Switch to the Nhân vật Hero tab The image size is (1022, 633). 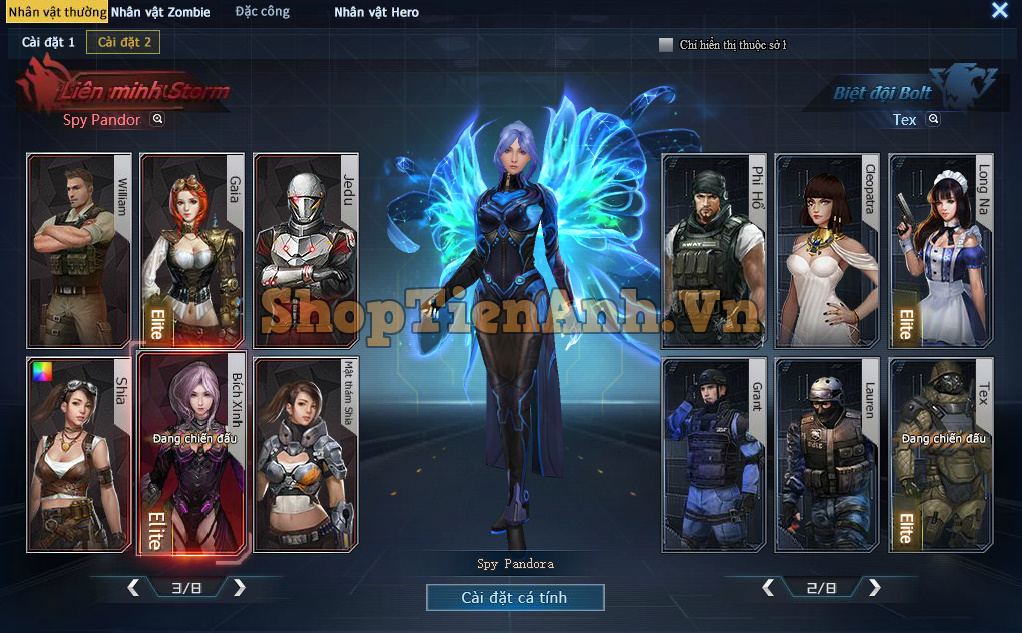click(376, 12)
